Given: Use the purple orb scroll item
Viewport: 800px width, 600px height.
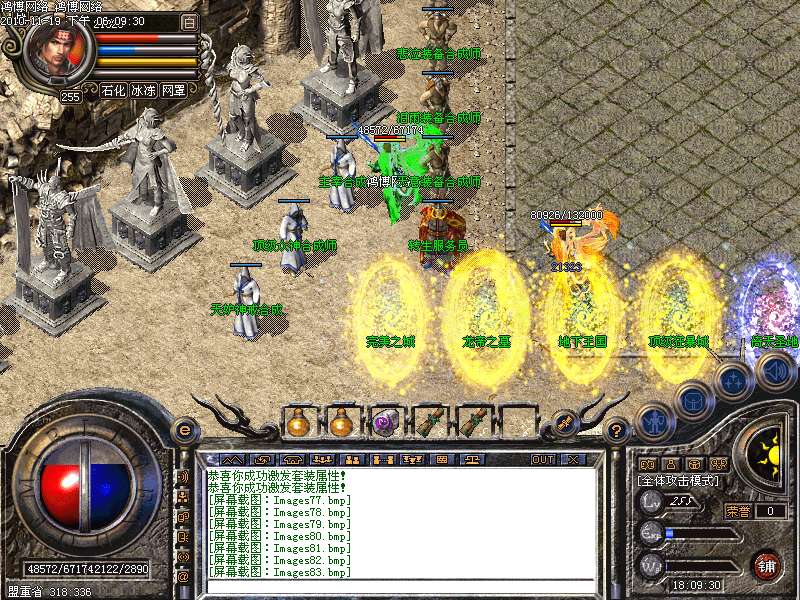Looking at the screenshot, I should pyautogui.click(x=385, y=422).
